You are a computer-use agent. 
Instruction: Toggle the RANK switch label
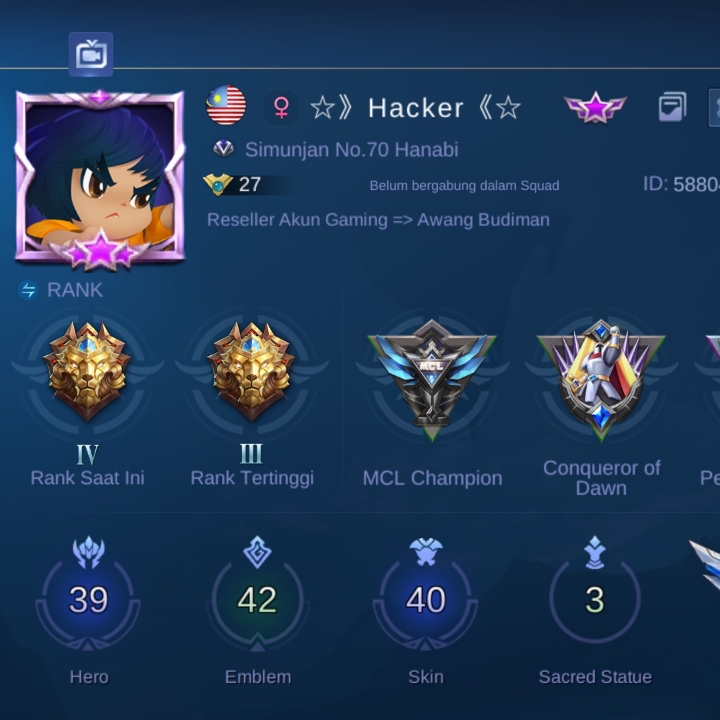click(x=62, y=290)
